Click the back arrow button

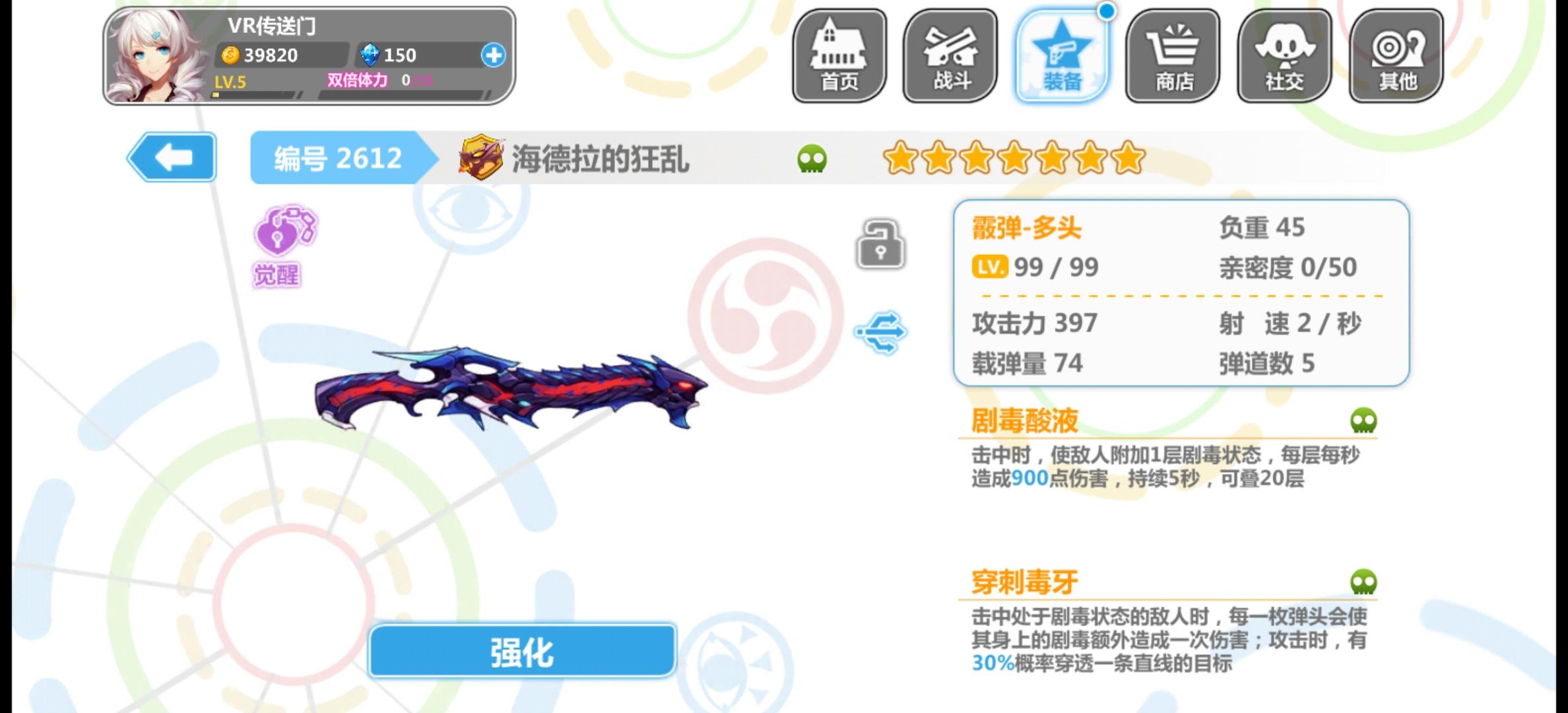[173, 158]
